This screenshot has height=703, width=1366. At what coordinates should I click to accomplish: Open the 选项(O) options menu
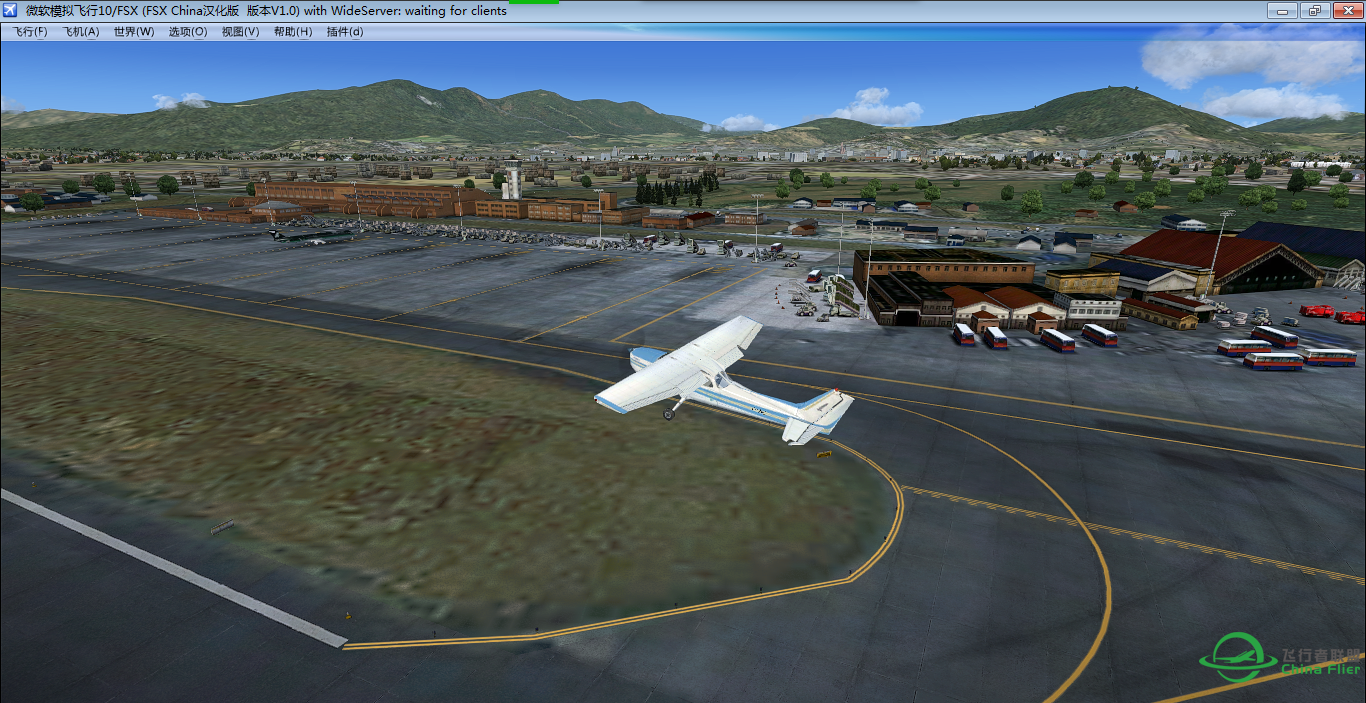click(187, 32)
